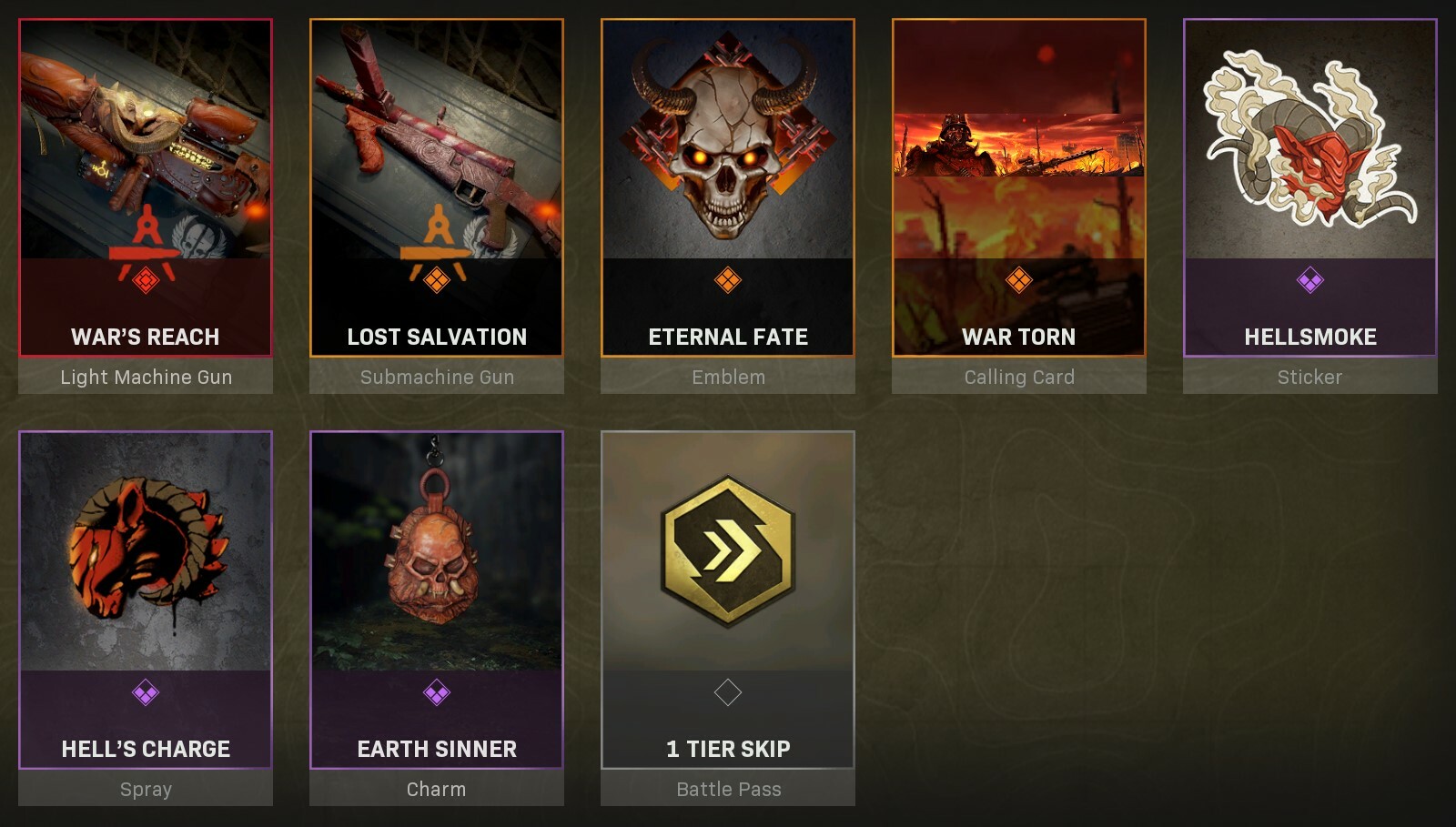Click the white diamond outline on Tier Skip card
1456x827 pixels.
tap(728, 693)
